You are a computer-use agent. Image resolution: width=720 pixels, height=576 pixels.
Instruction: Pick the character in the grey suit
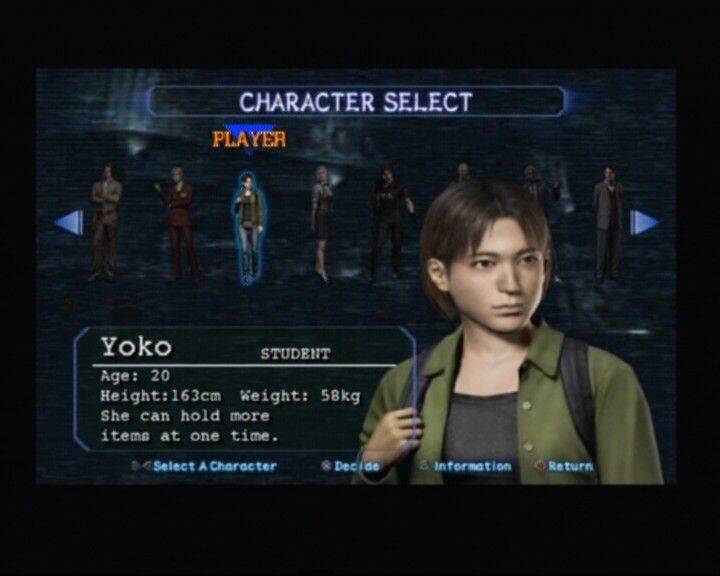607,224
